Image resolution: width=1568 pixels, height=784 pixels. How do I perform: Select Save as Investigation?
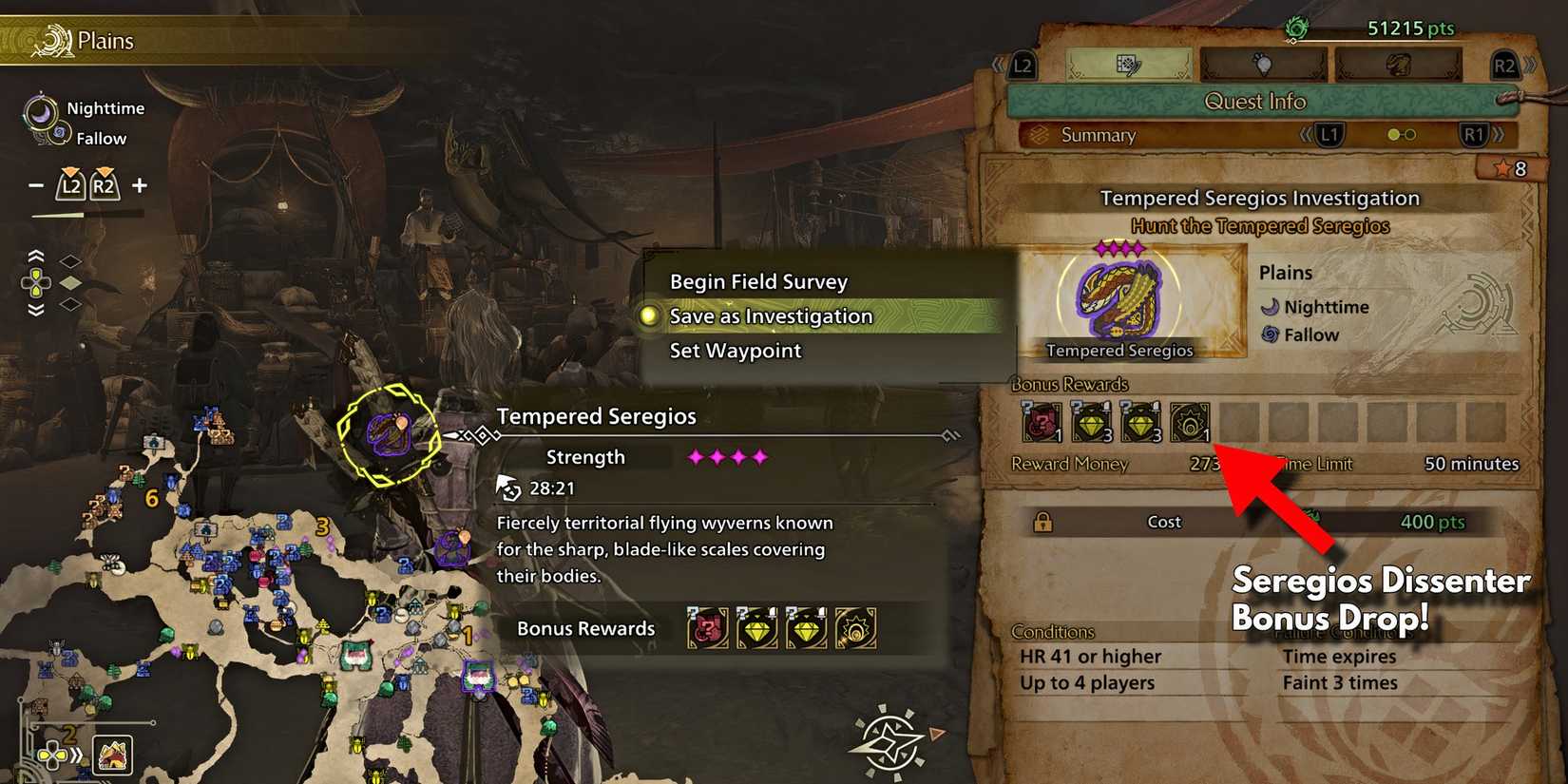point(771,316)
